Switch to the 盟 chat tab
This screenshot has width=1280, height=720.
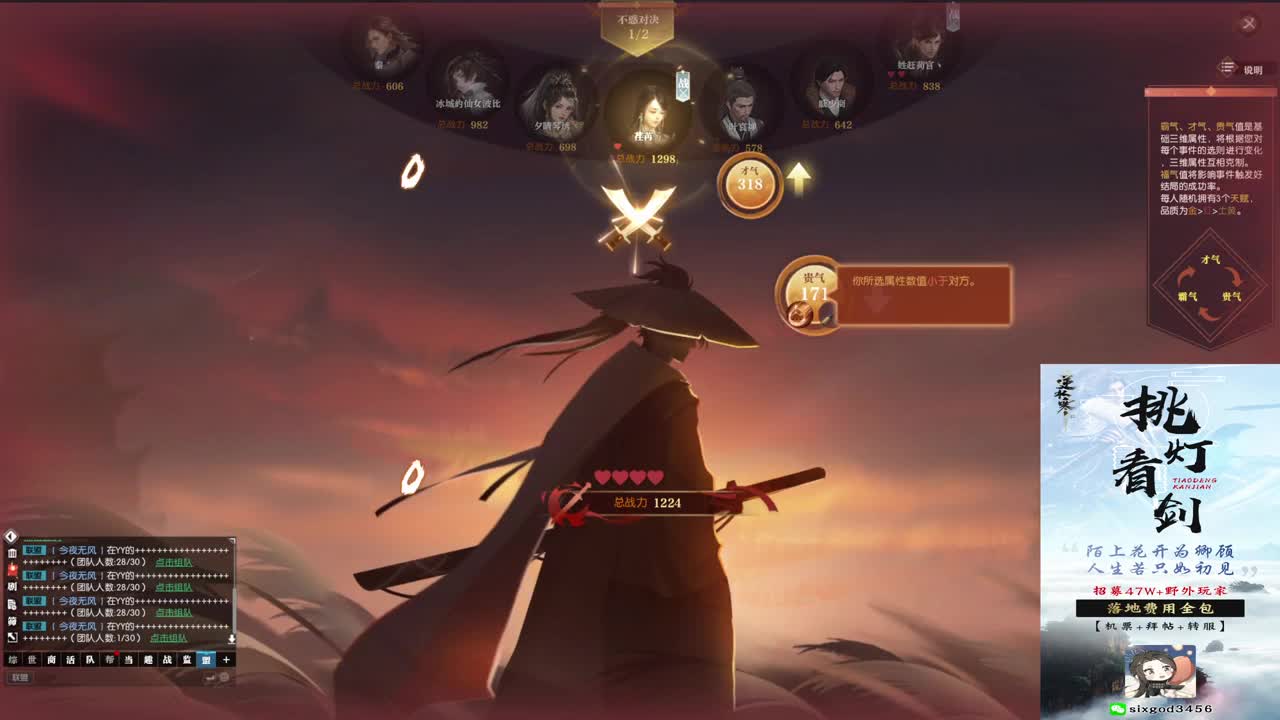(207, 660)
